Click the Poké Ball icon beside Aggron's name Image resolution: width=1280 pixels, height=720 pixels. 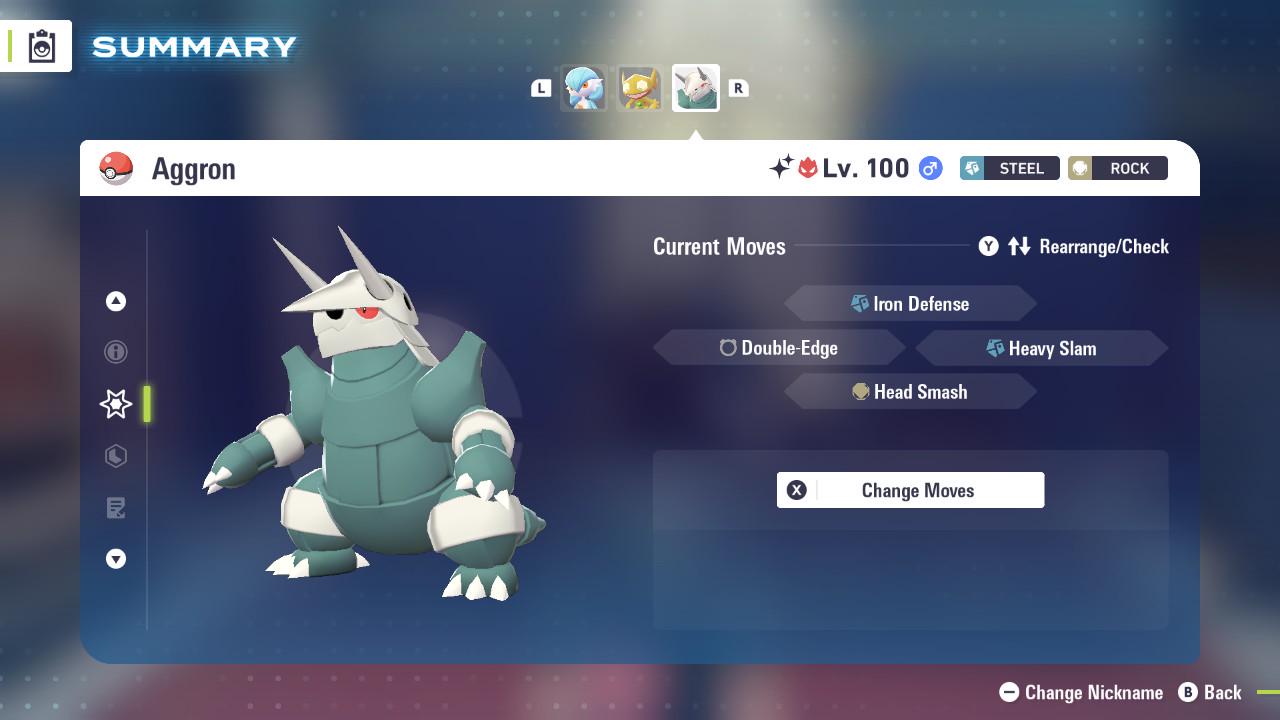click(x=117, y=168)
